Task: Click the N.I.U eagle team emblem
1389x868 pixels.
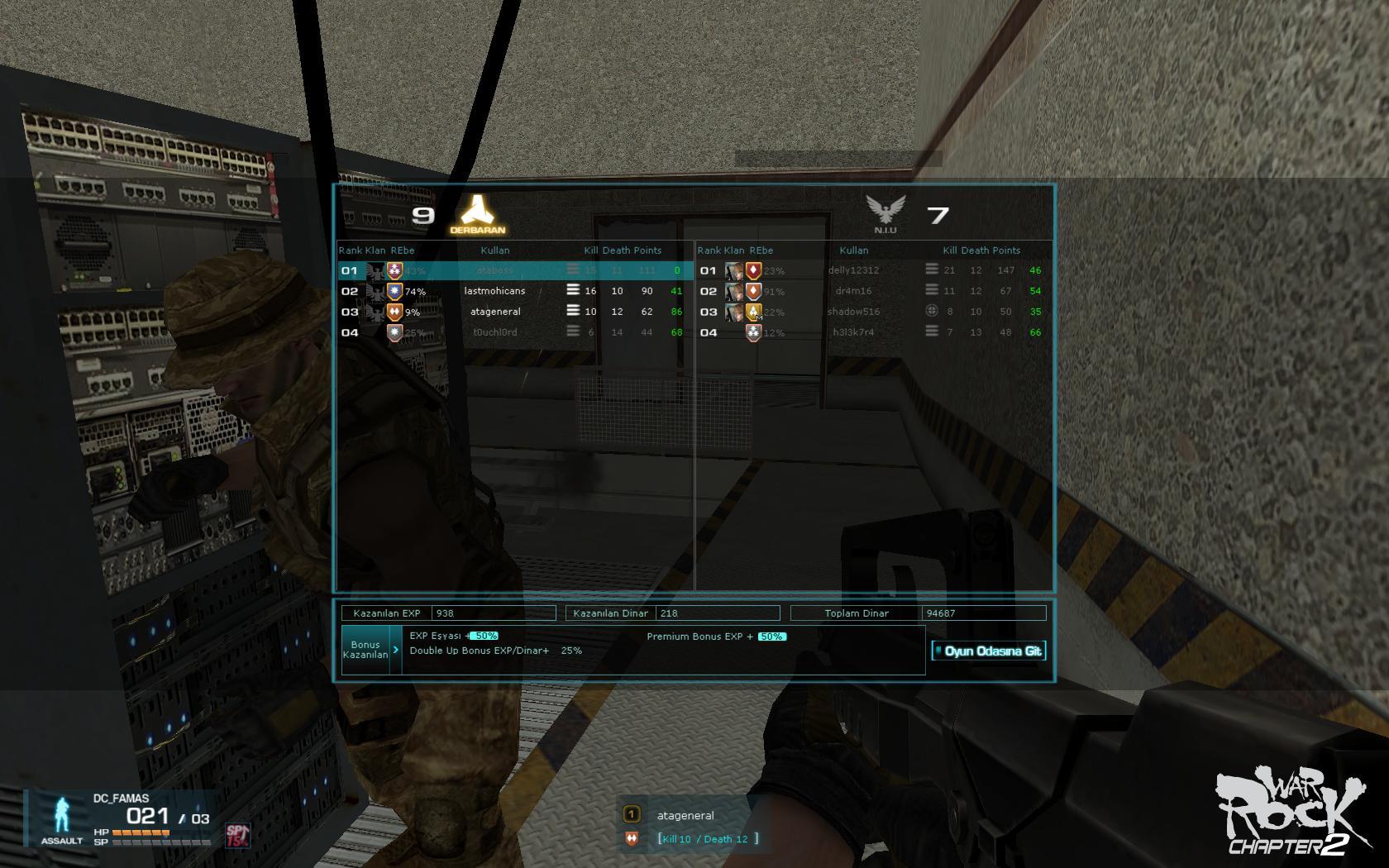Action: coord(885,212)
